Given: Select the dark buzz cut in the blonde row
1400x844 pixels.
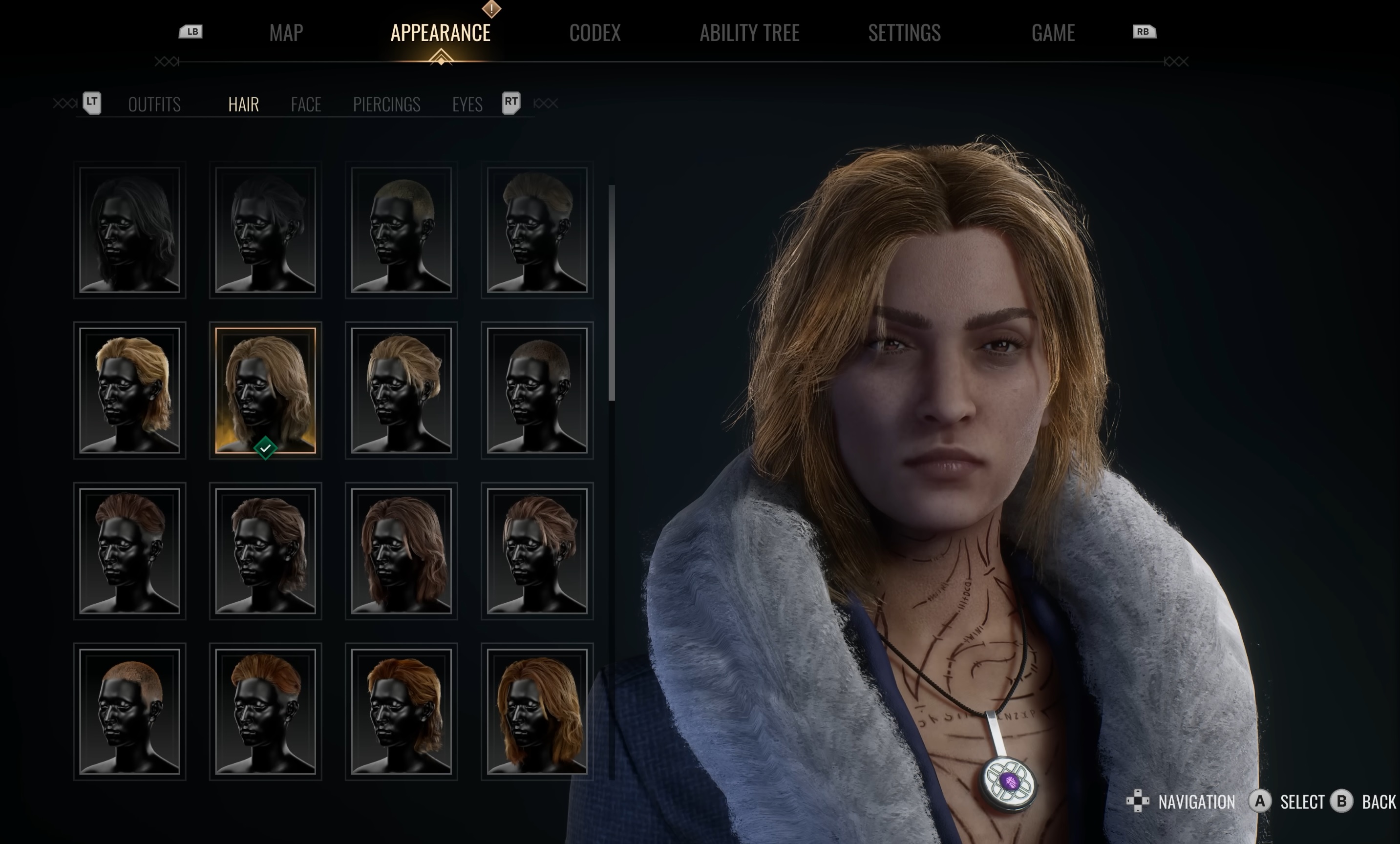Looking at the screenshot, I should pos(537,391).
